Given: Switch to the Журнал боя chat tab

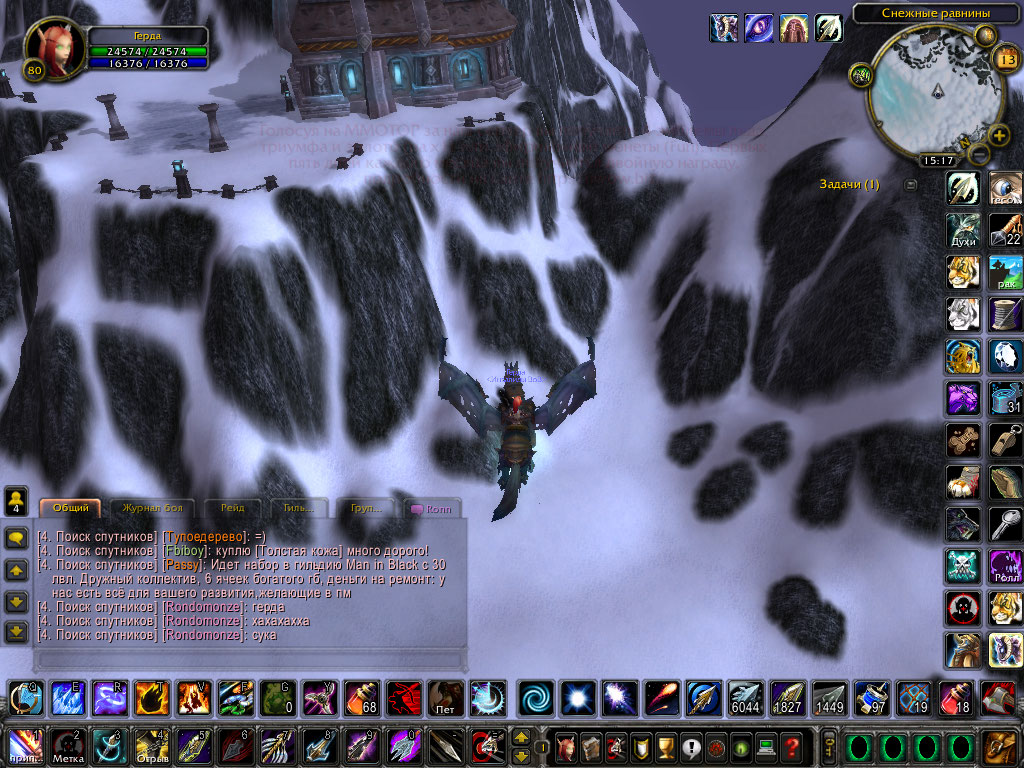Looking at the screenshot, I should coord(152,508).
